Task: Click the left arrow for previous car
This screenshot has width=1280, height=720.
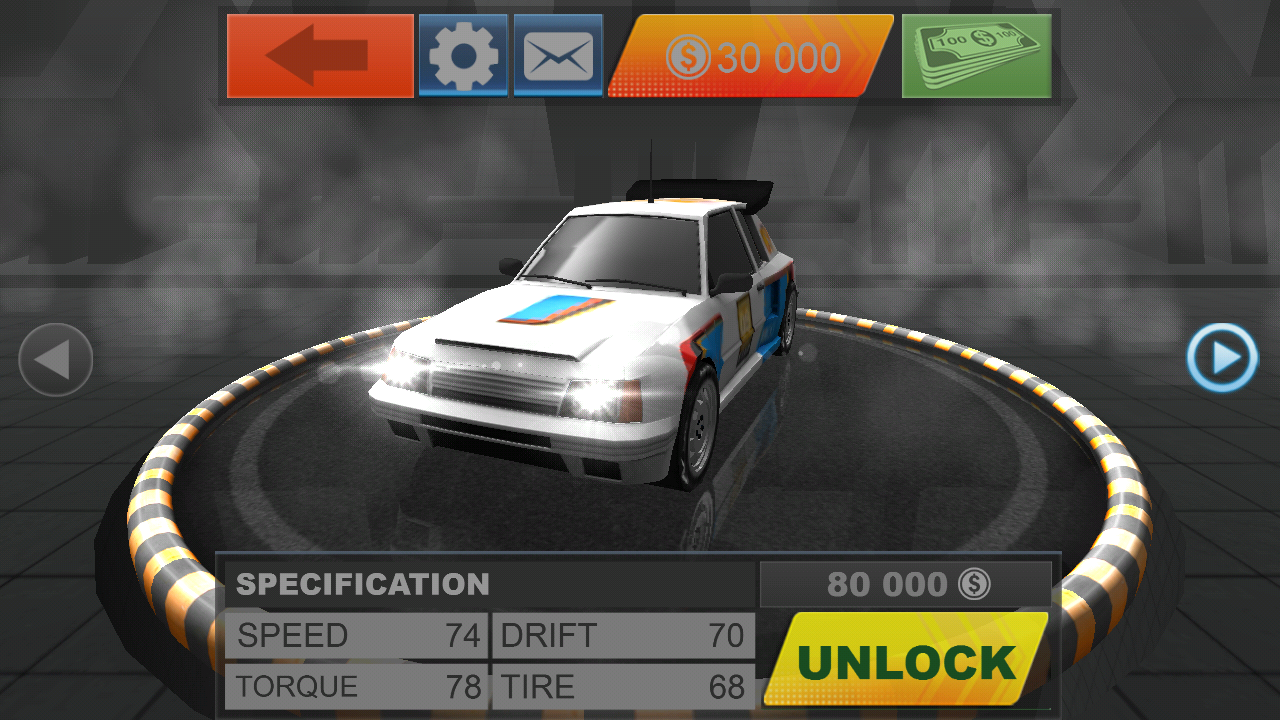Action: click(x=55, y=360)
